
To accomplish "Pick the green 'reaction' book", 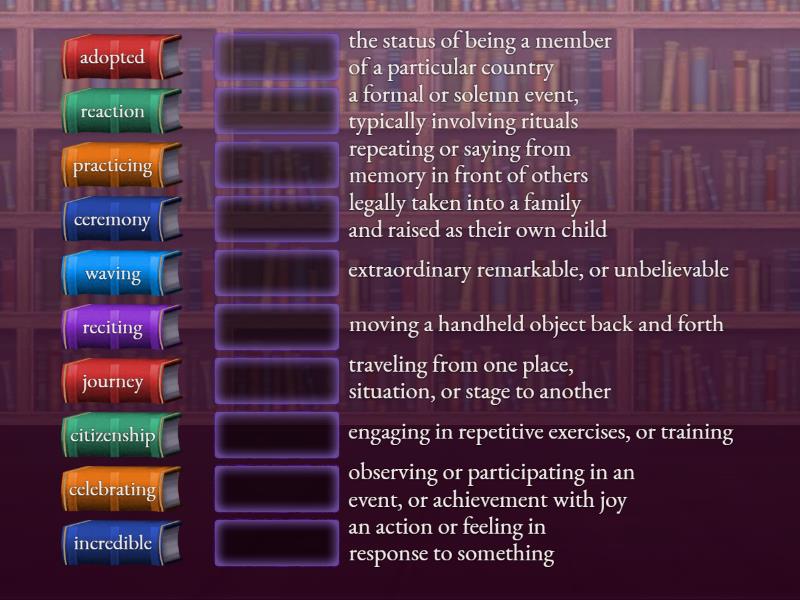I will point(119,112).
